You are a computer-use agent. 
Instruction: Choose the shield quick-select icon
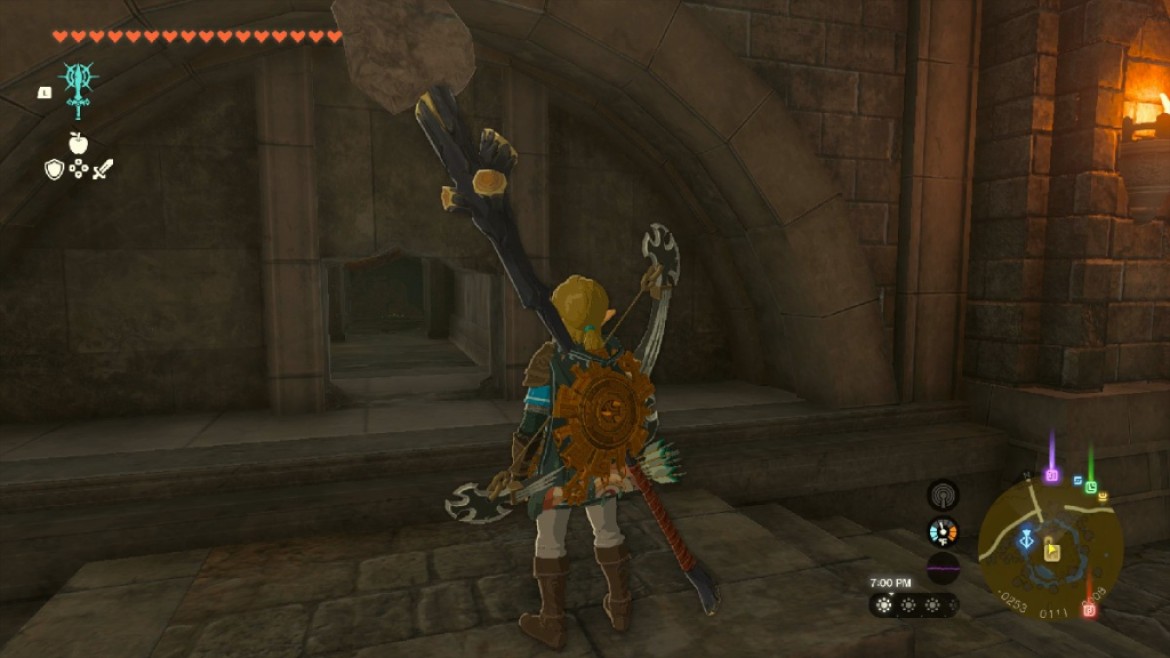54,169
